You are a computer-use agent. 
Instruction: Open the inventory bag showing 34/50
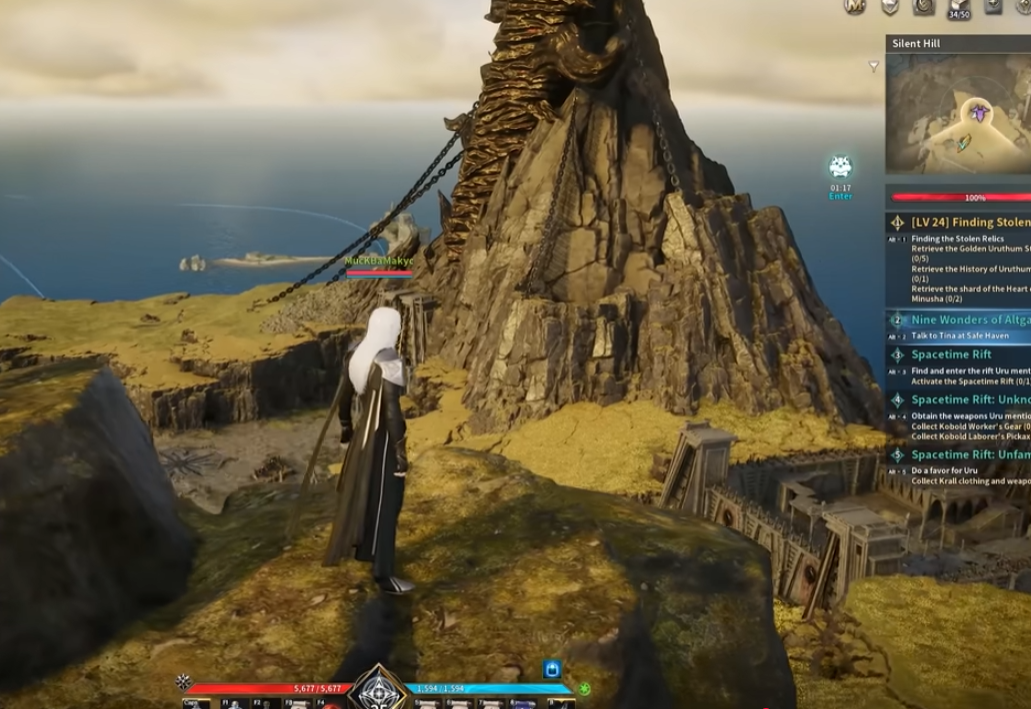(x=959, y=6)
